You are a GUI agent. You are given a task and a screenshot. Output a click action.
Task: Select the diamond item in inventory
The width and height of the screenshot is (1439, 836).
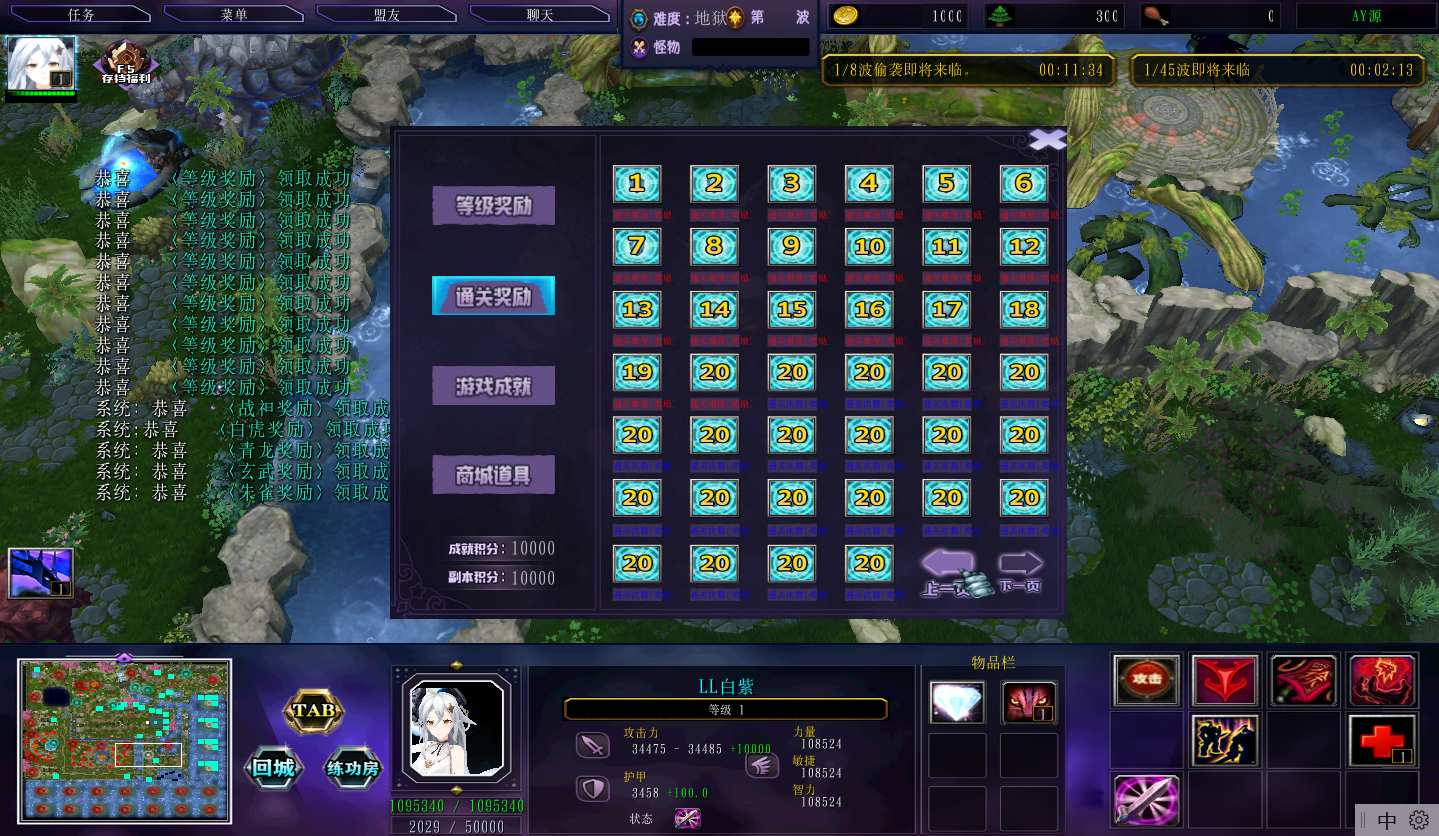(957, 702)
